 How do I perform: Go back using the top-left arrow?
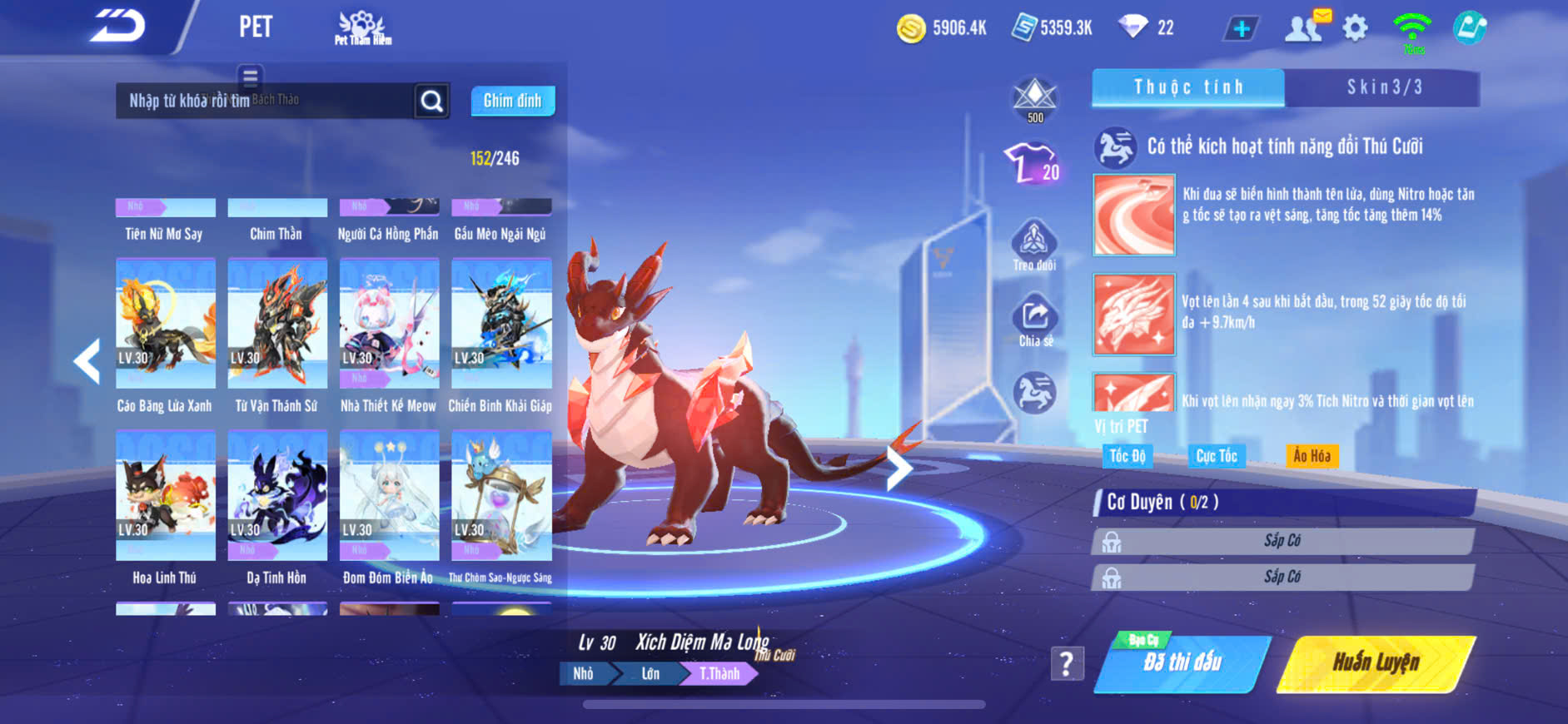point(117,27)
